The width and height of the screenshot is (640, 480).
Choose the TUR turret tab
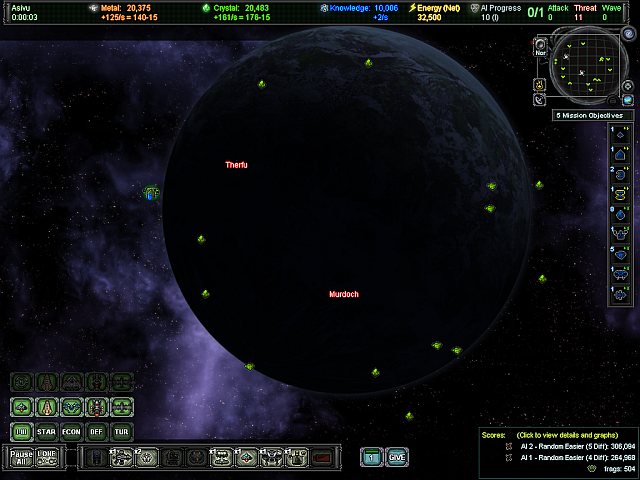122,432
